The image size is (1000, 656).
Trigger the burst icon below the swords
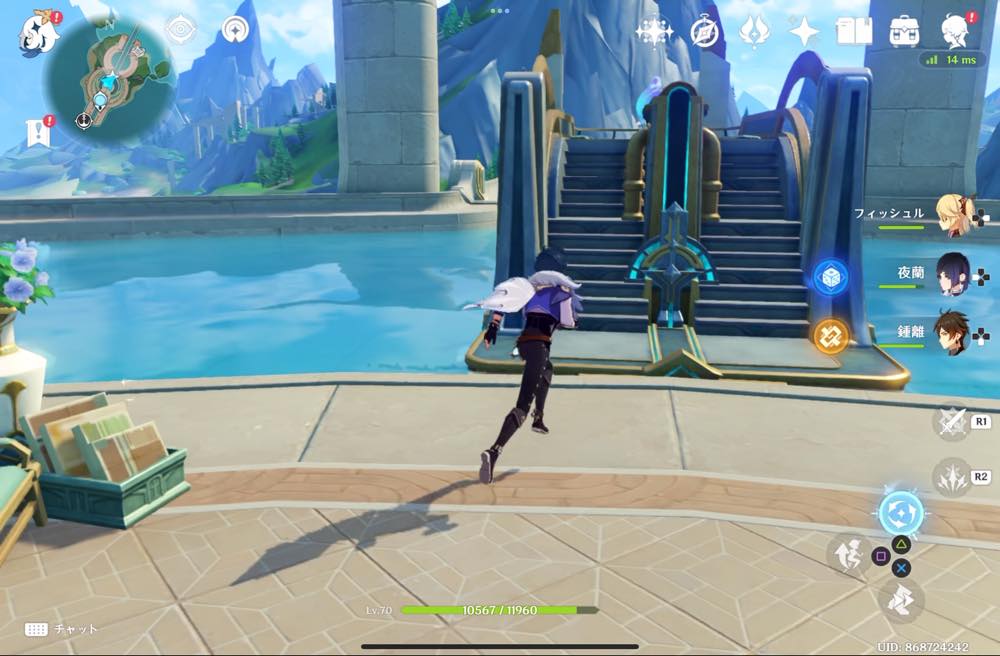952,477
